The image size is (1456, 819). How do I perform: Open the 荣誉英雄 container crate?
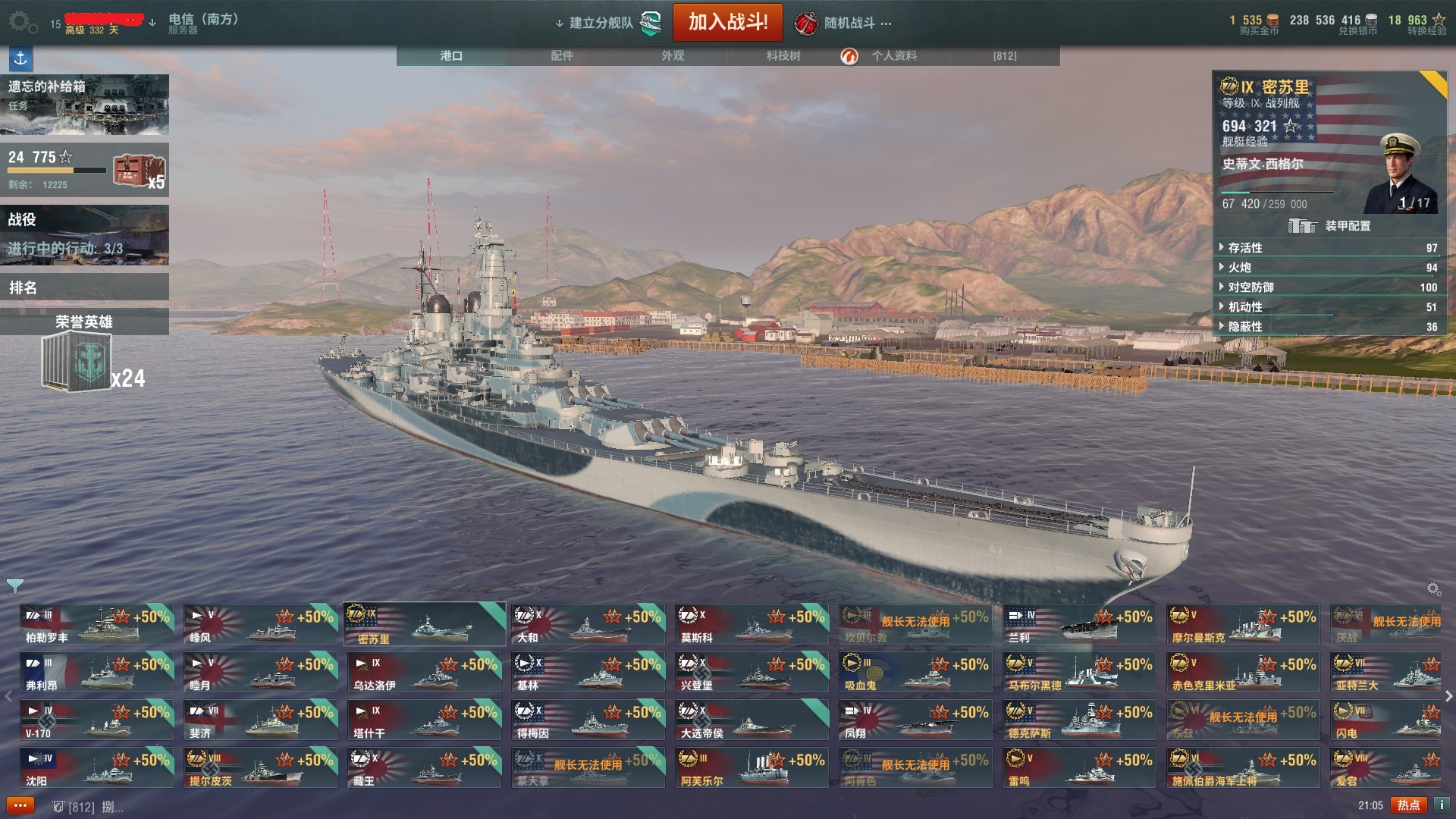tap(78, 362)
